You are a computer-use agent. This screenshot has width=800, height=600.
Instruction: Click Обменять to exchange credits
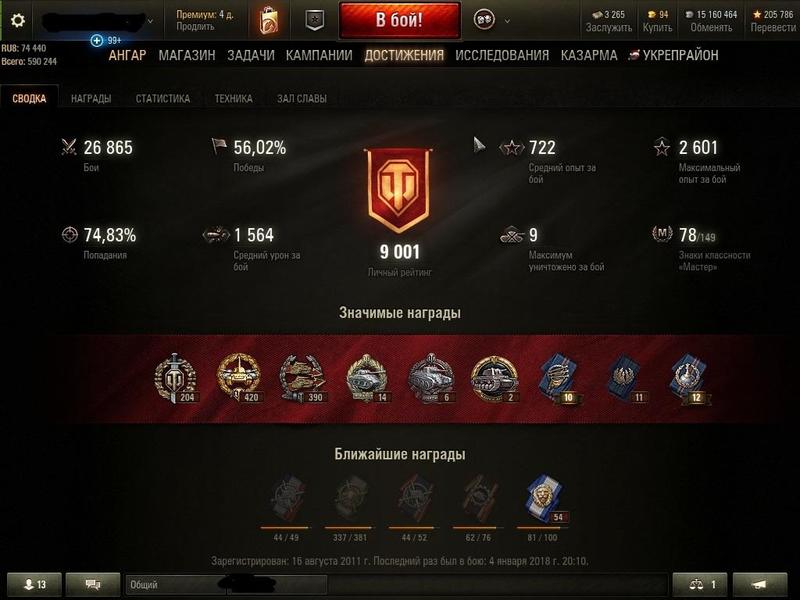[711, 28]
